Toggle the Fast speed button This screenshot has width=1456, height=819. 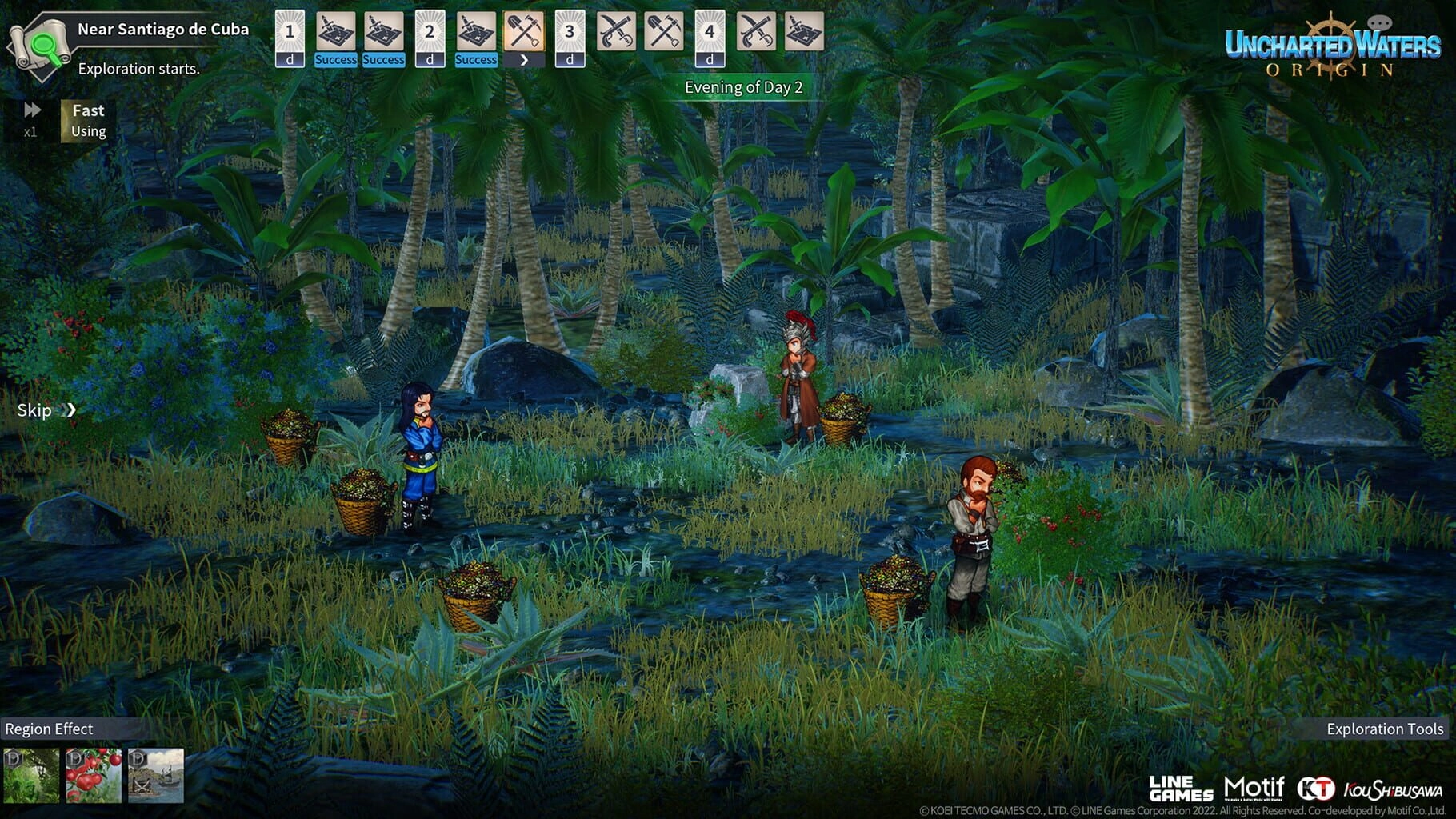tap(87, 120)
